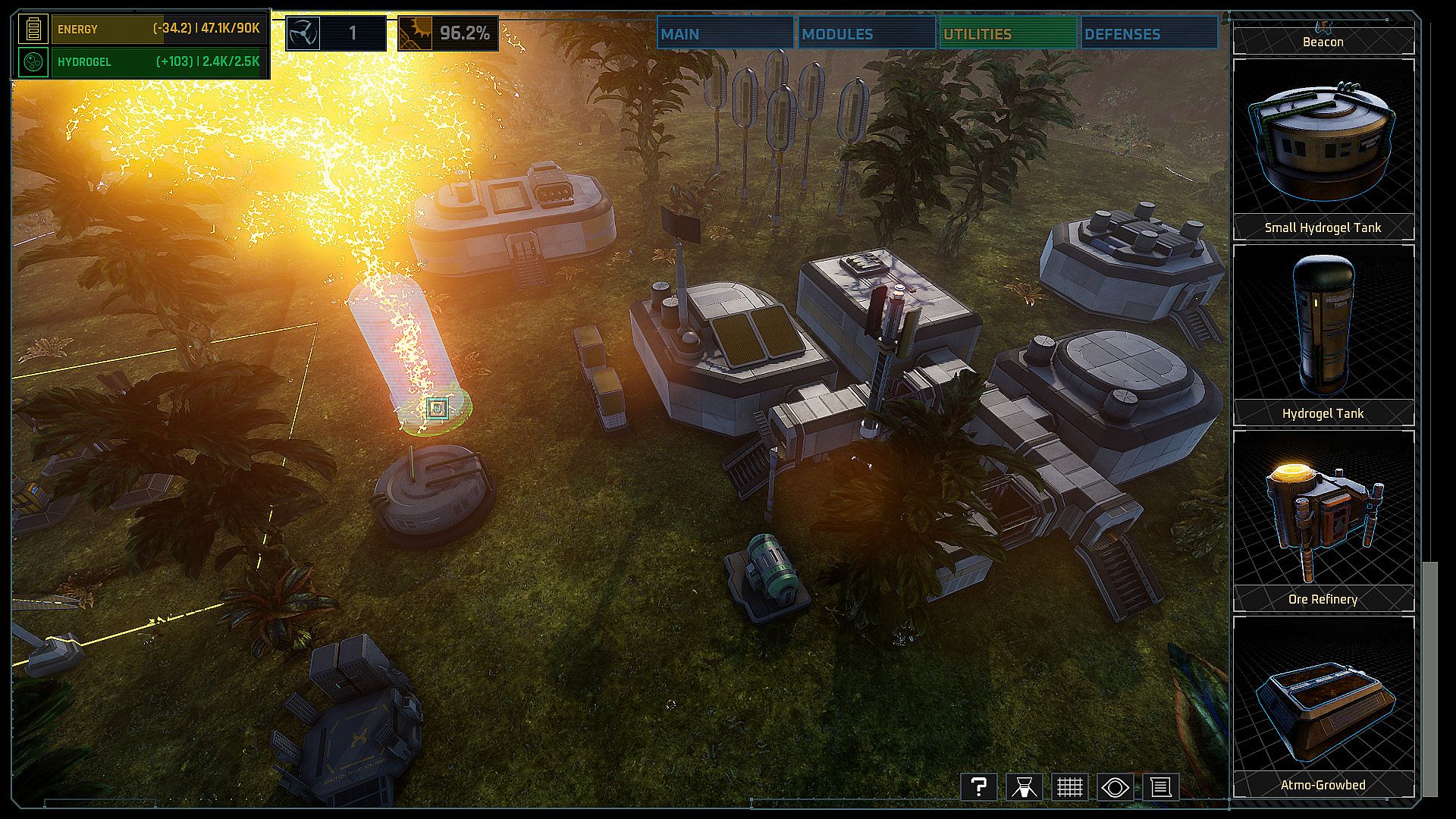This screenshot has width=1456, height=819.
Task: Open help with the question mark button
Action: (978, 787)
